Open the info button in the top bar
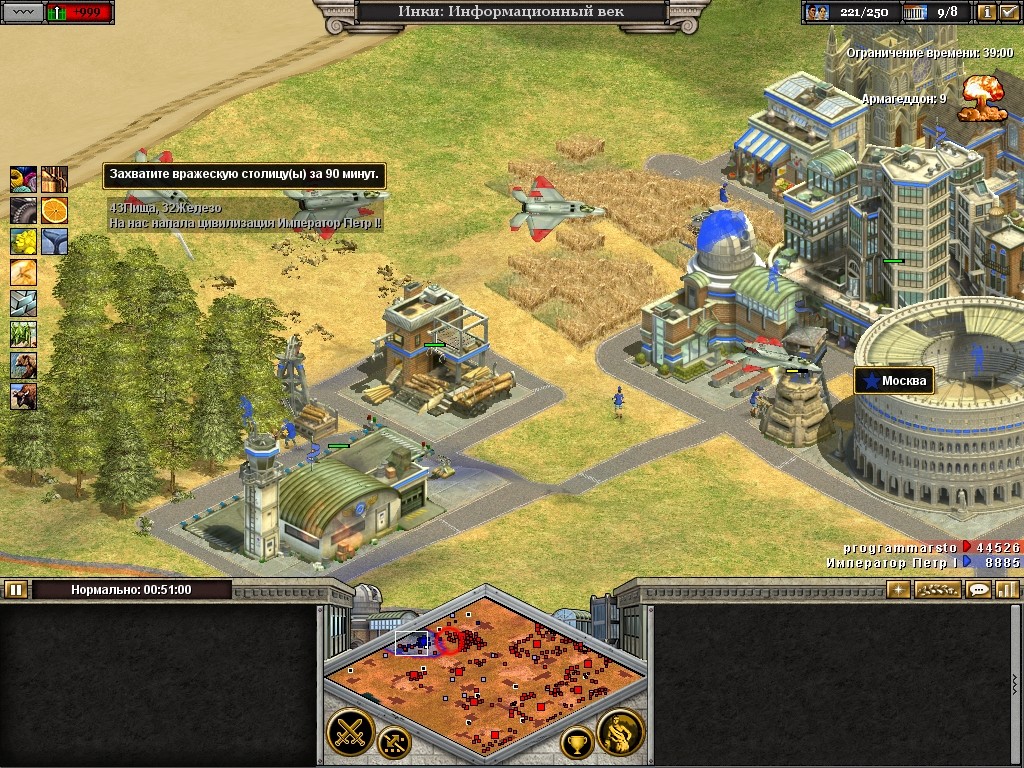1024x768 pixels. [x=986, y=12]
